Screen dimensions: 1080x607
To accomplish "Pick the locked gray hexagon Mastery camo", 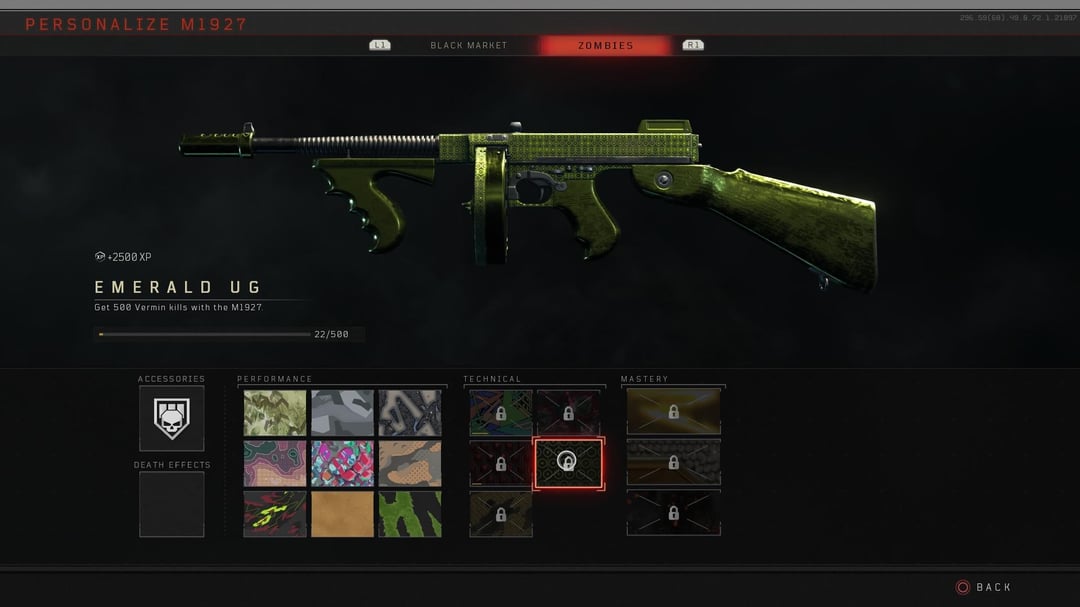I will point(673,462).
